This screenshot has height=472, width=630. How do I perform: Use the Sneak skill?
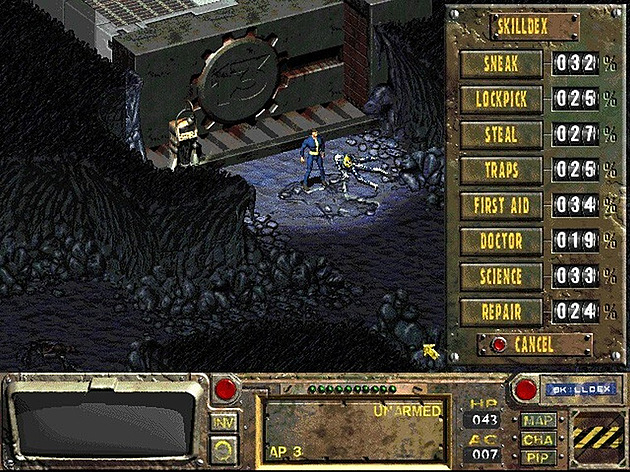[501, 64]
